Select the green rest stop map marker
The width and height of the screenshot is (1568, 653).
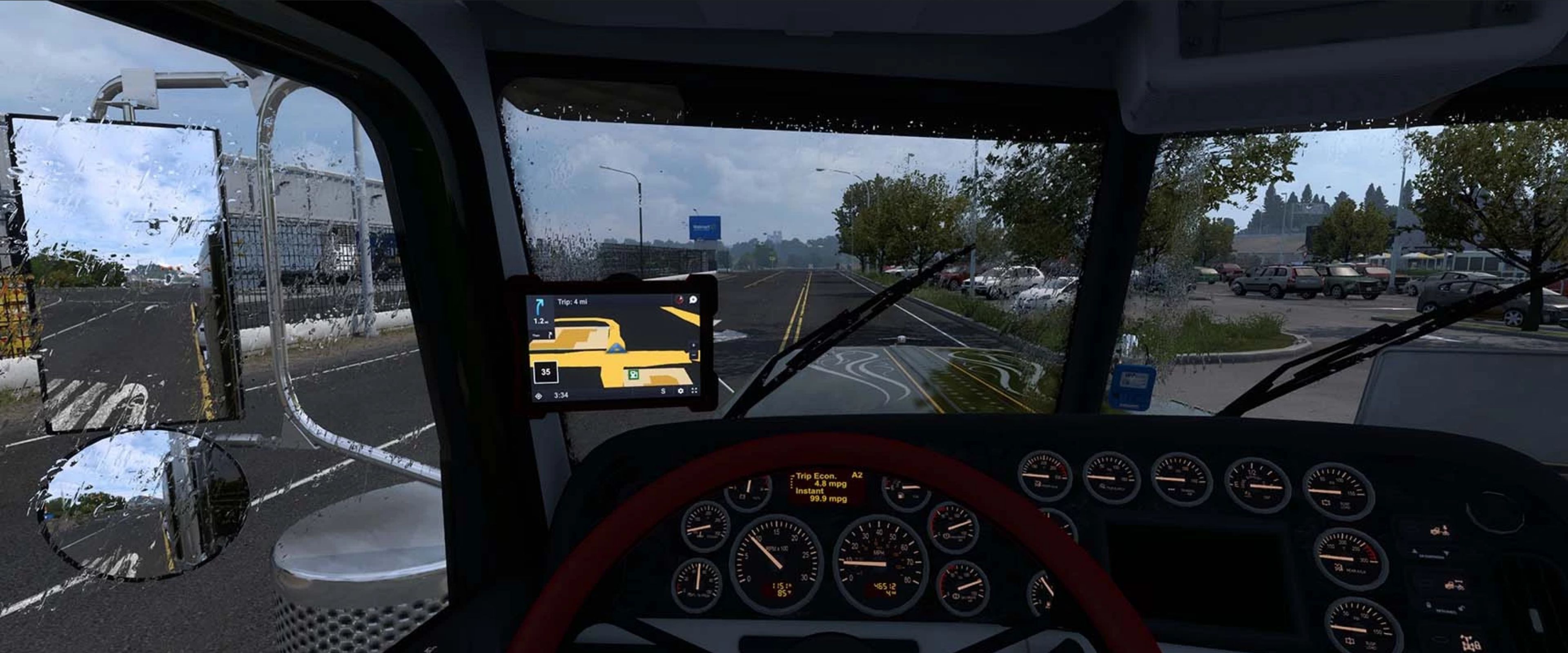(634, 374)
